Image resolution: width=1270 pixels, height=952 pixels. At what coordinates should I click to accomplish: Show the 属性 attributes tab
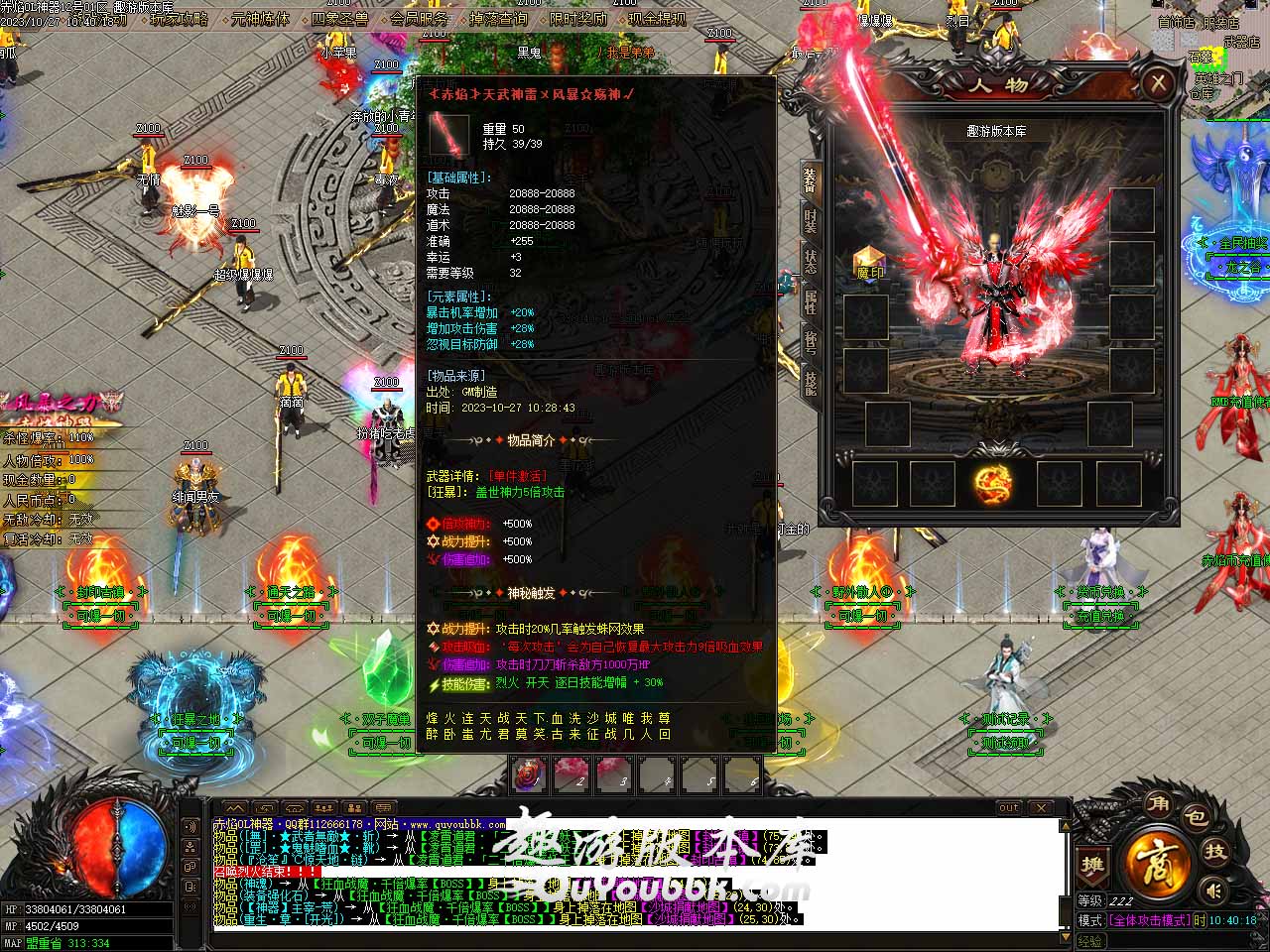tap(811, 302)
